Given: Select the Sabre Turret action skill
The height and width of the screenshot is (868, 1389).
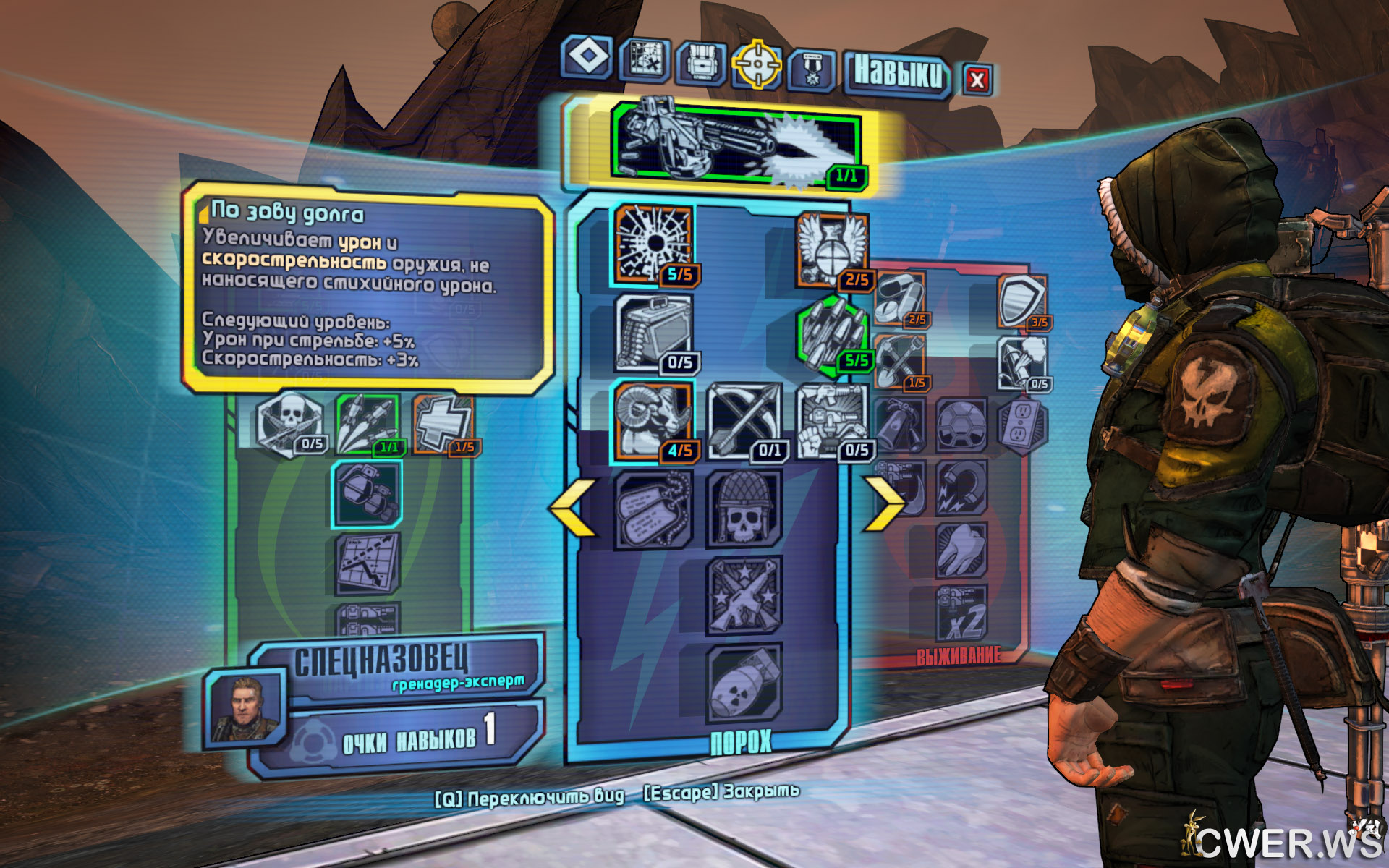Looking at the screenshot, I should click(738, 143).
